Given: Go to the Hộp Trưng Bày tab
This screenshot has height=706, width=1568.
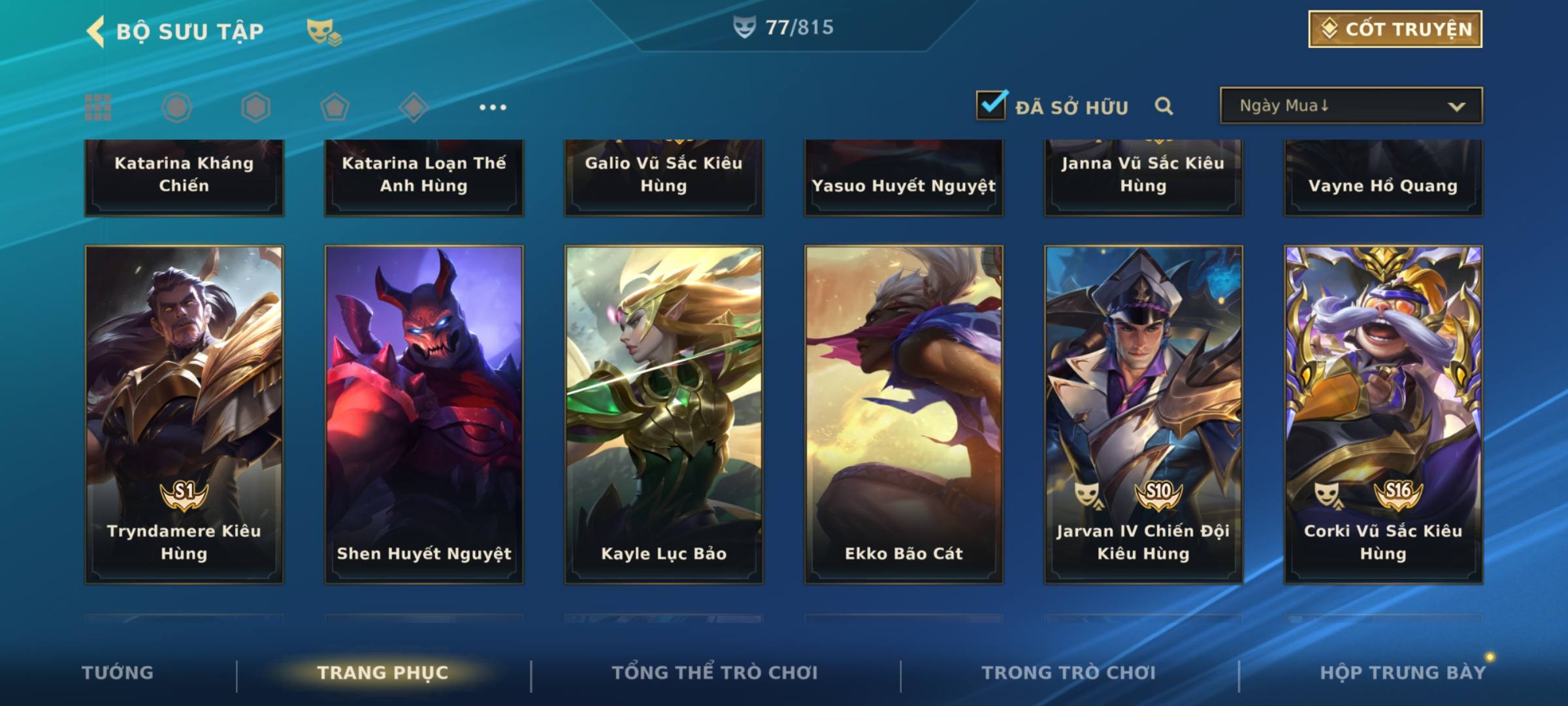Looking at the screenshot, I should click(1403, 673).
